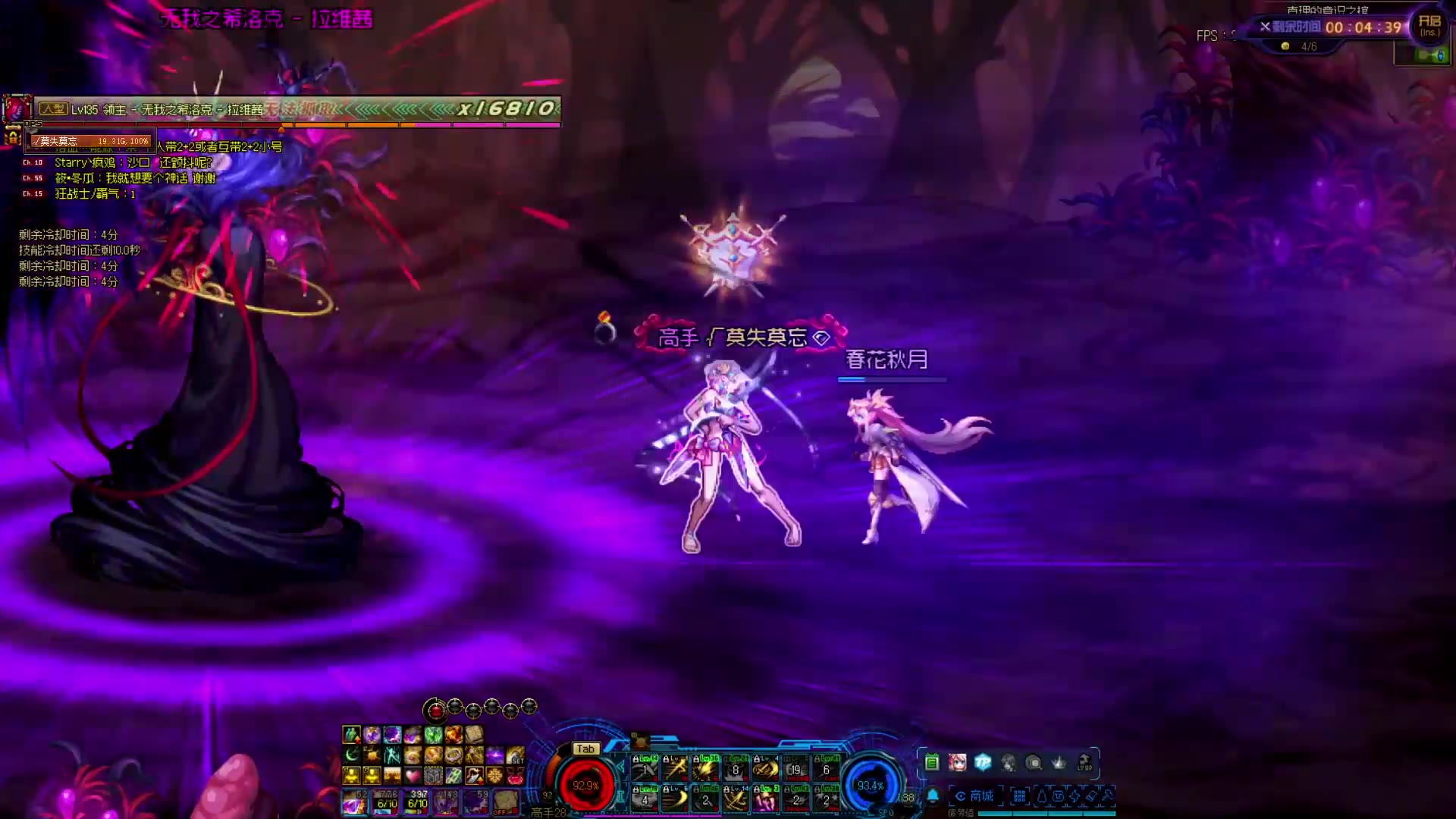Activate the skill slot with cooldown 19
Screen dimensions: 1456x819
coord(795,770)
